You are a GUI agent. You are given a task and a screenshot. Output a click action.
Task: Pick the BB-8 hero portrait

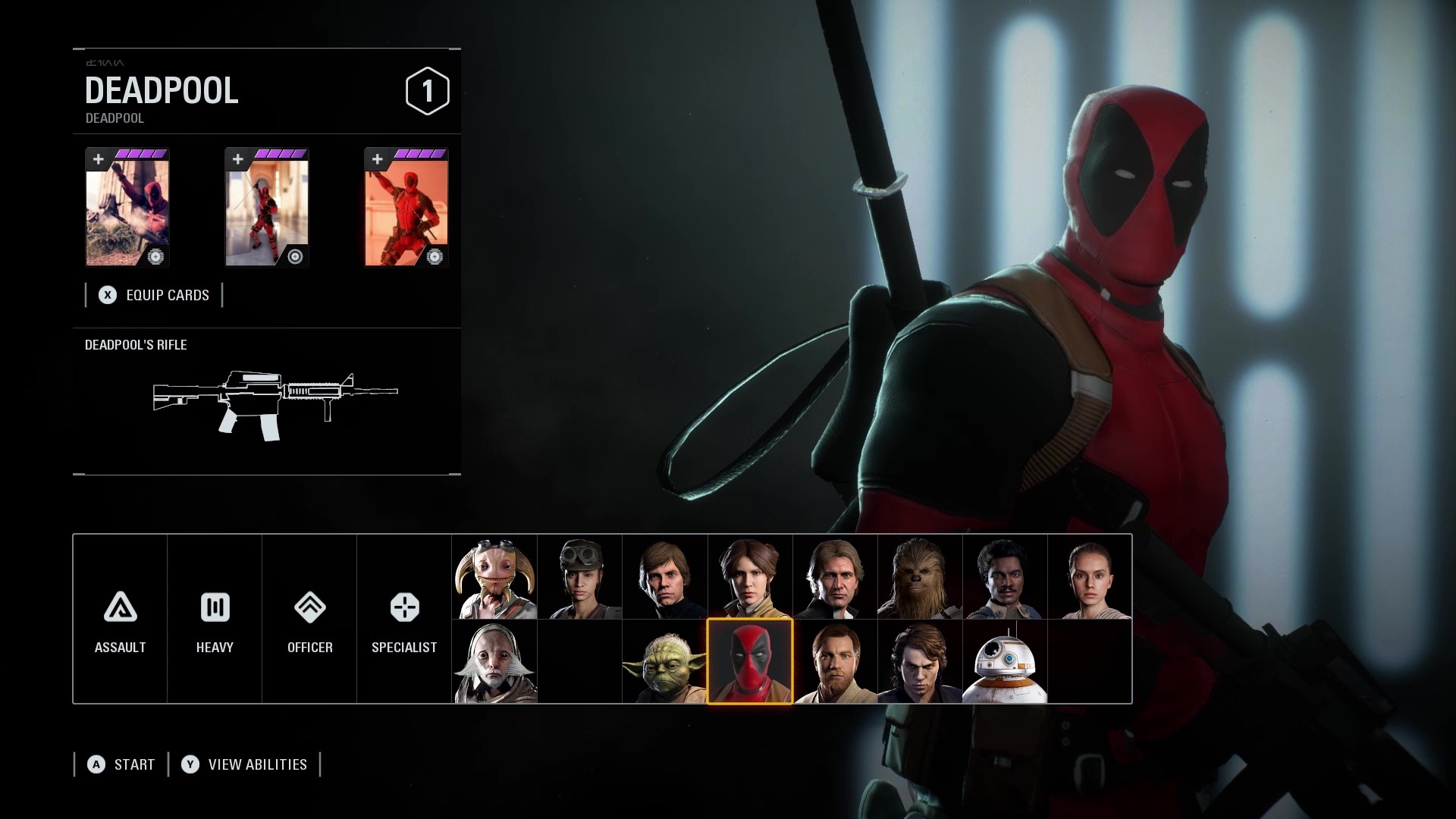click(1004, 663)
